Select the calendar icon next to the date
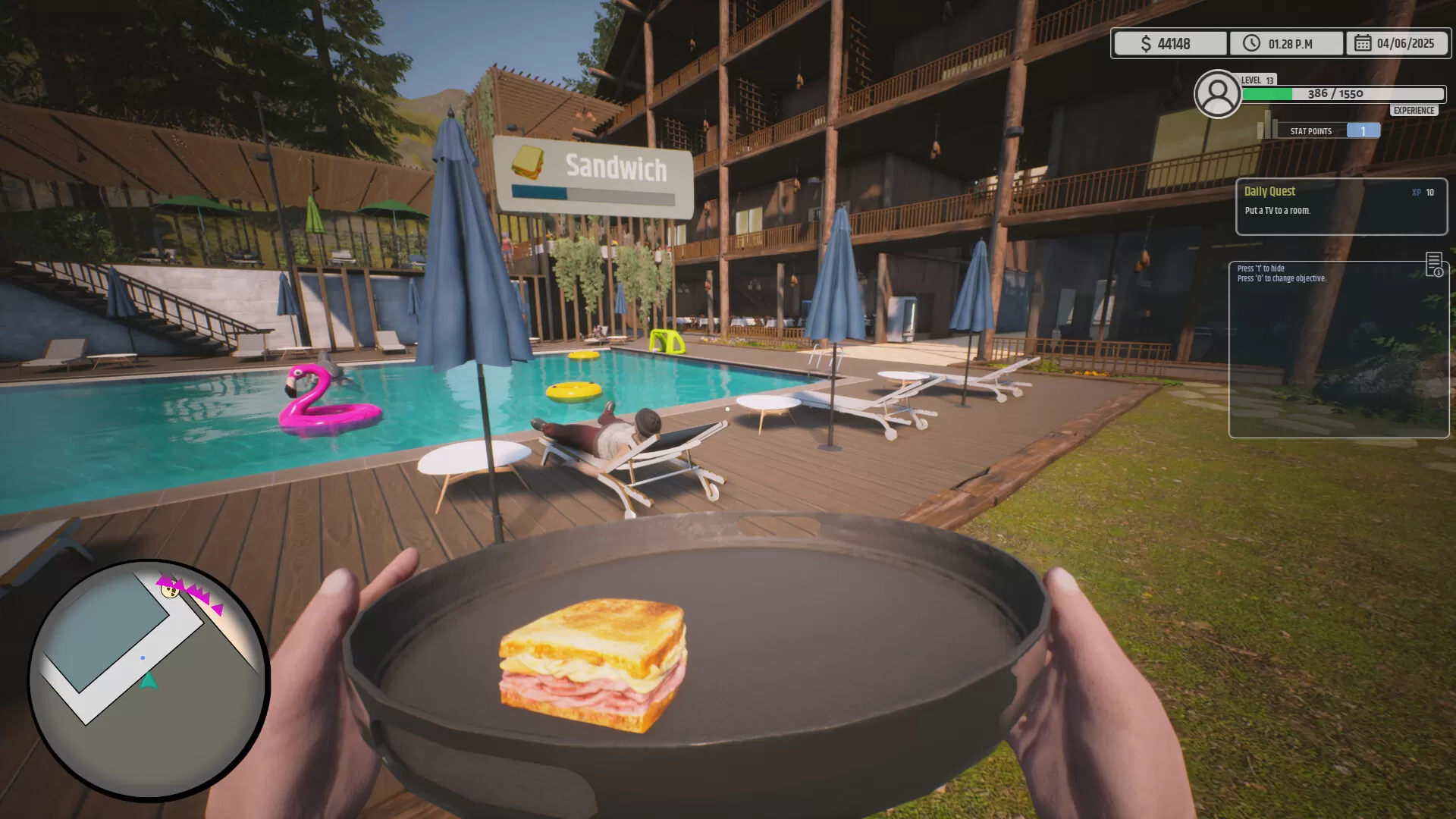The image size is (1456, 819). [x=1363, y=43]
